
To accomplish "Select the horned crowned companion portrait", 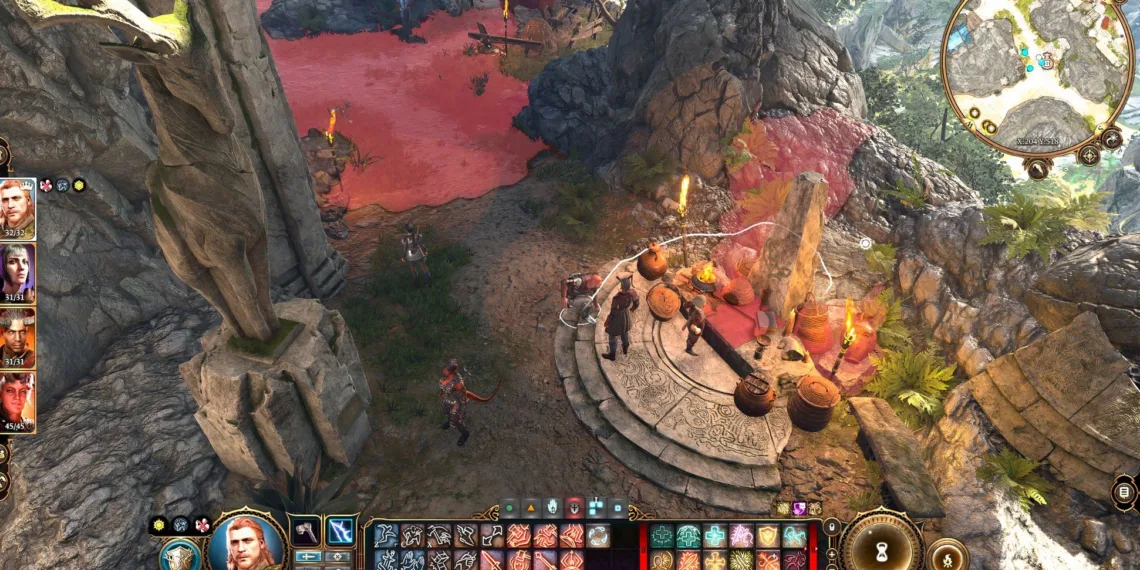I will (17, 337).
